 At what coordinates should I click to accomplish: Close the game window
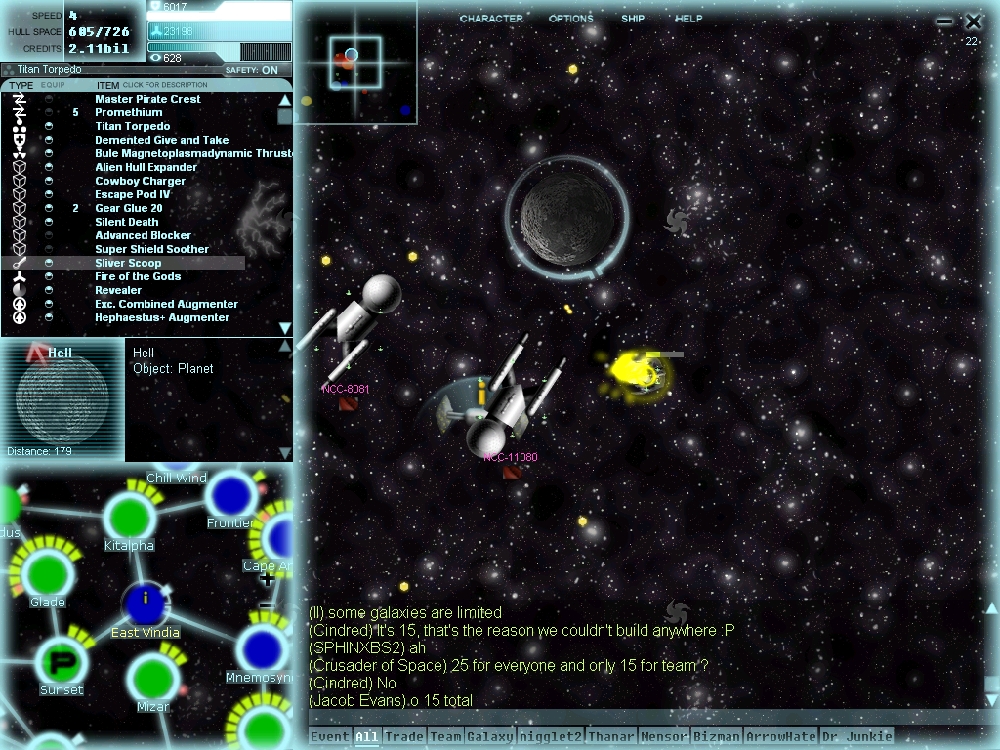coord(973,21)
